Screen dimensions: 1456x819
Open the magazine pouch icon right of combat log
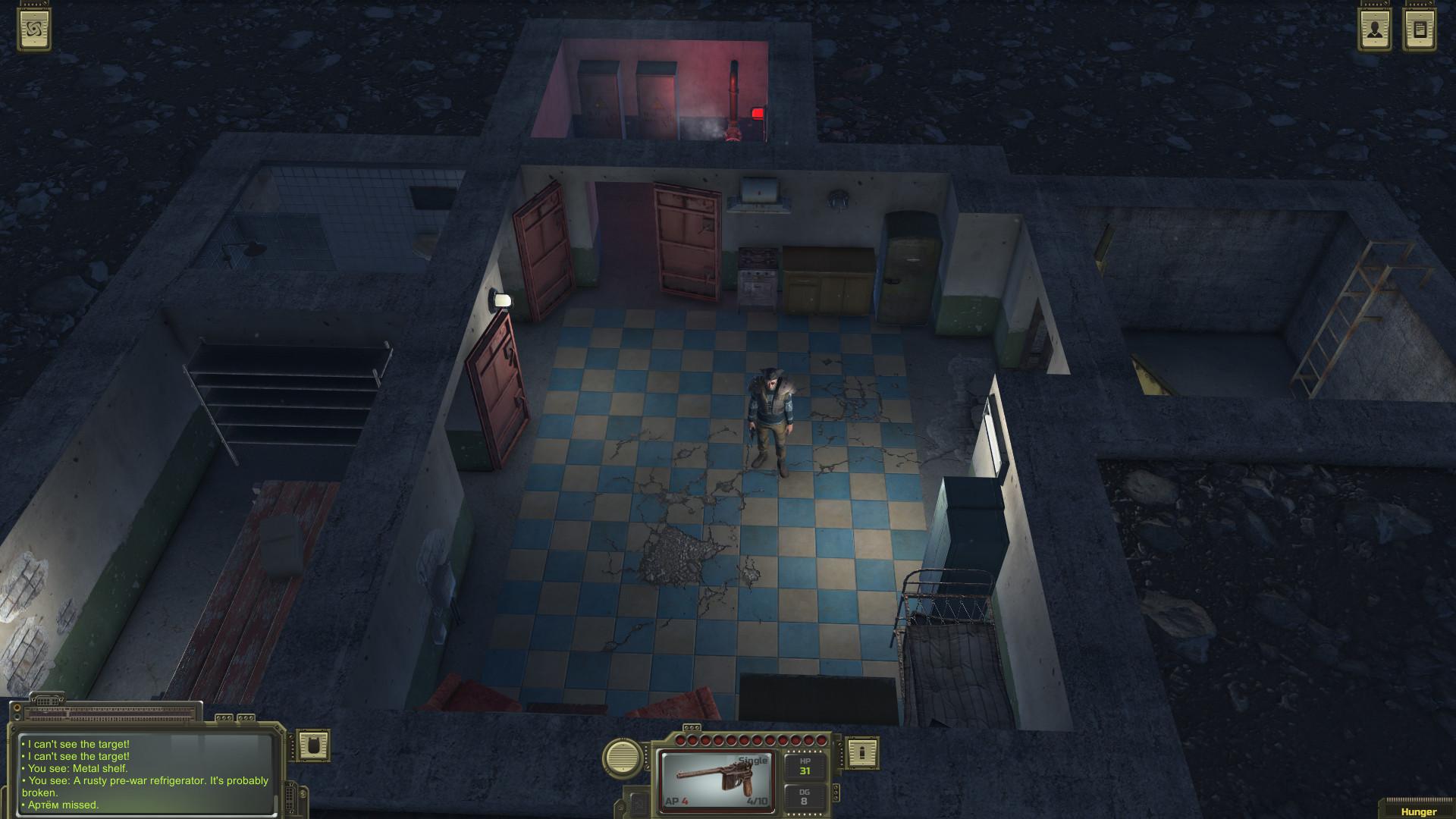coord(313,746)
